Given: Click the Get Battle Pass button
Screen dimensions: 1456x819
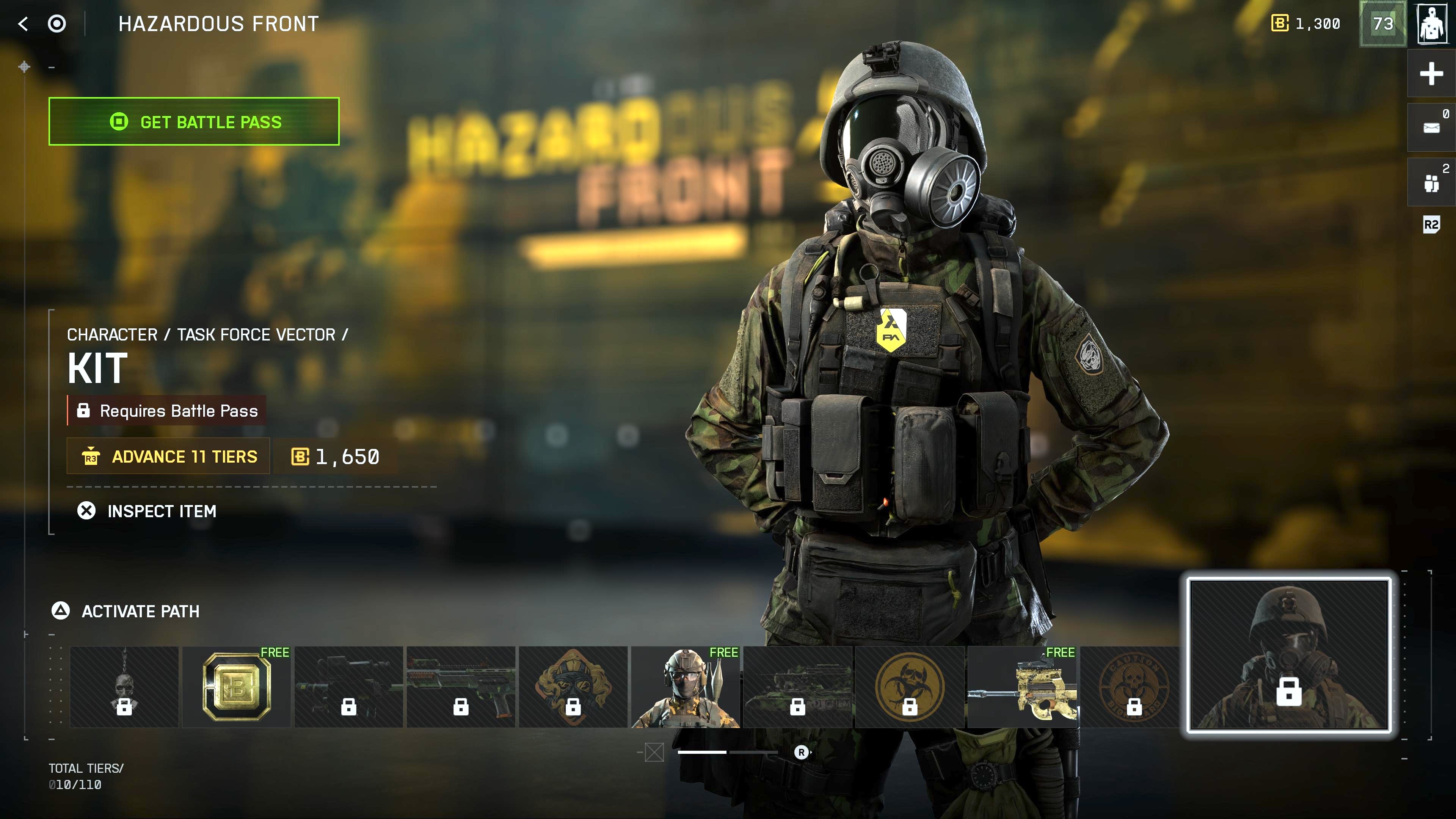Looking at the screenshot, I should (194, 121).
